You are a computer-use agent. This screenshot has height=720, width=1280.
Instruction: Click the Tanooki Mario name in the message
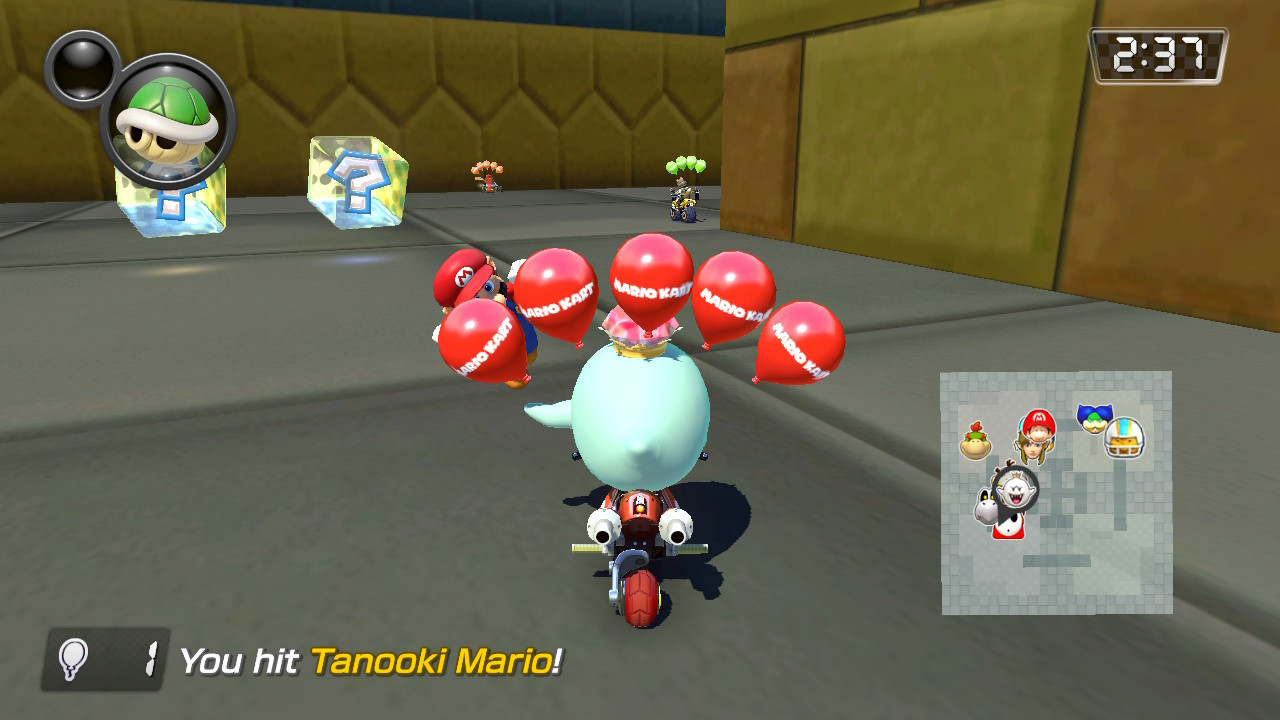437,658
